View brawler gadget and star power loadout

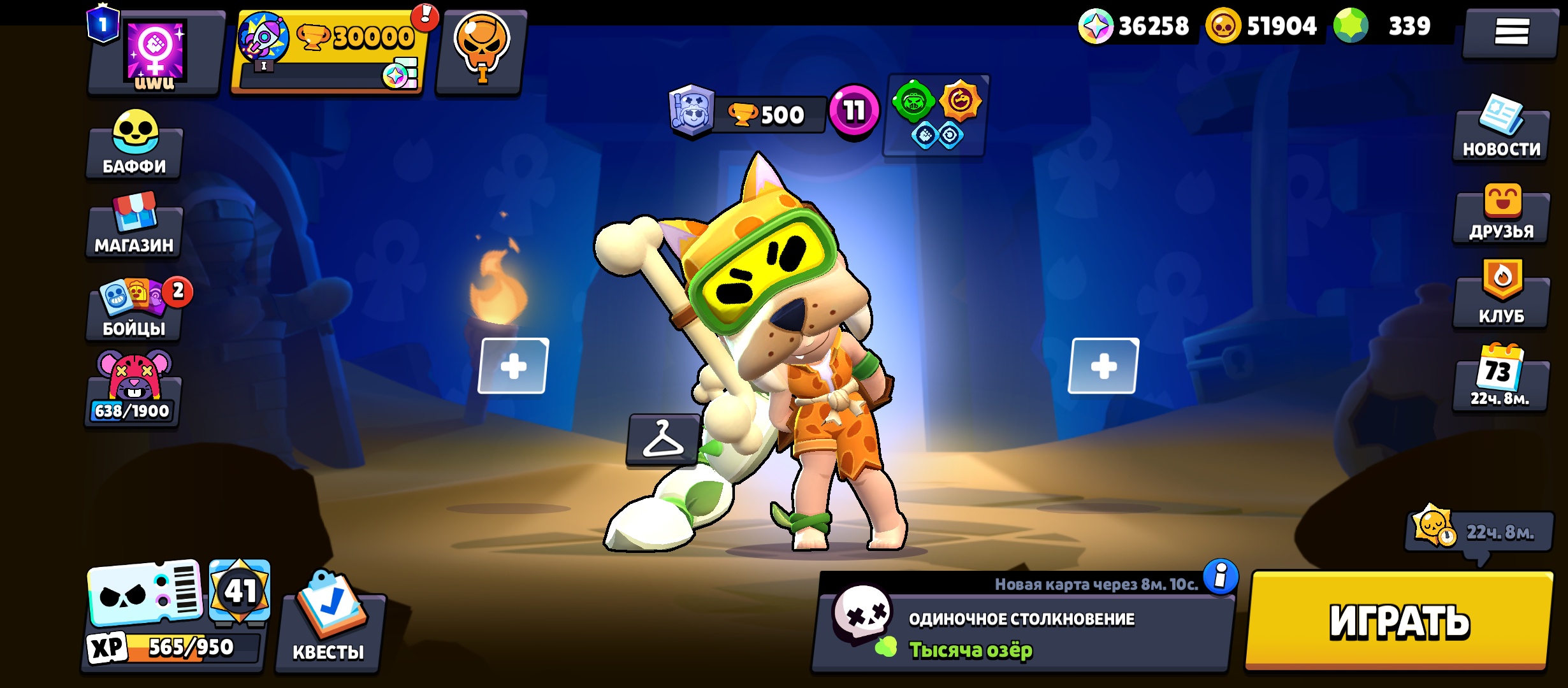click(936, 115)
